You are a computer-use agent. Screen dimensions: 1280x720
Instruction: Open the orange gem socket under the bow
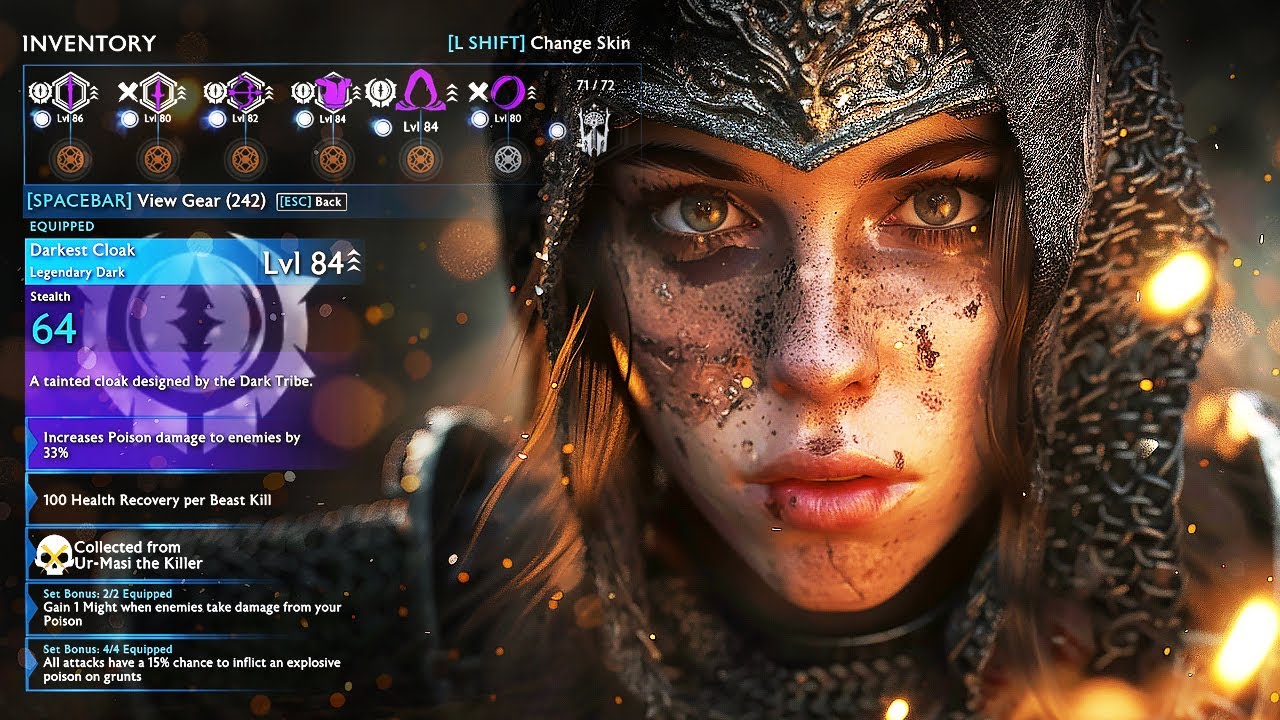(246, 158)
